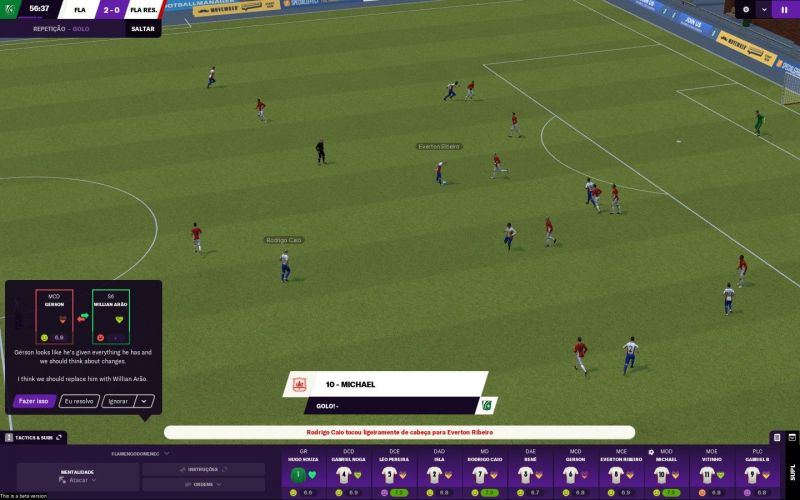Open the match settings gear
Viewport: 800px width, 500px height.
click(x=746, y=9)
